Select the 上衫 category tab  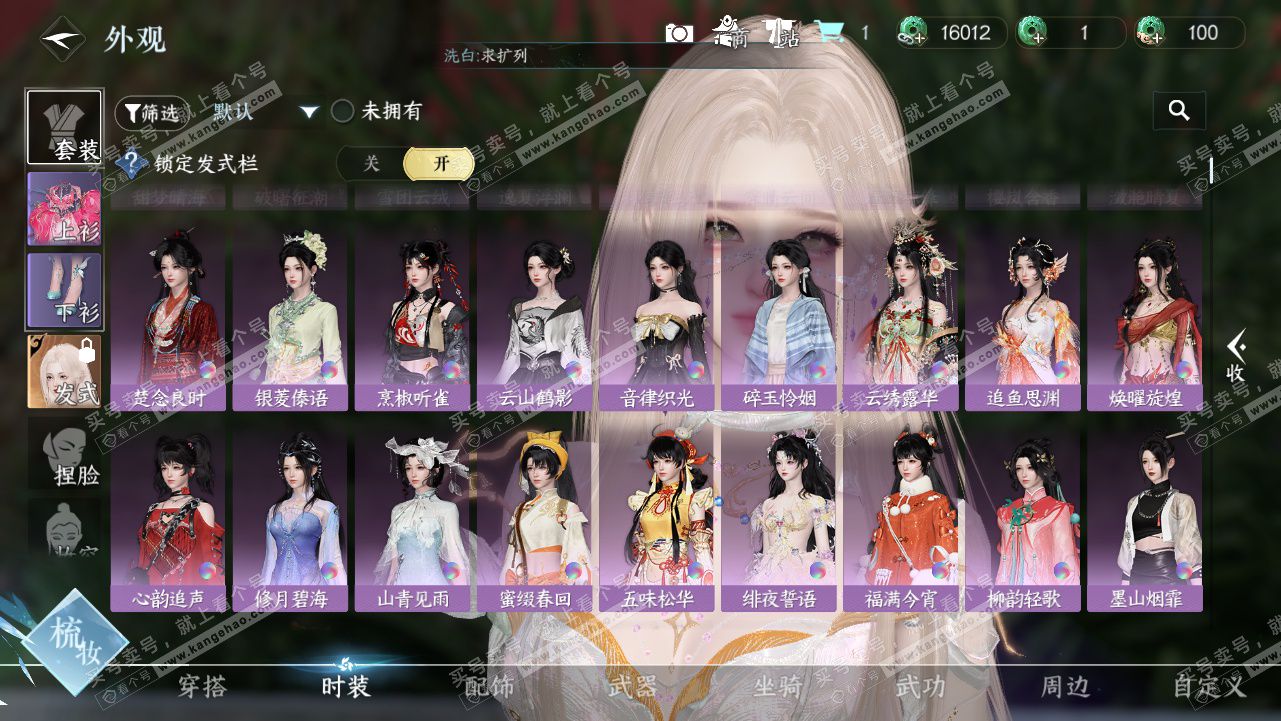click(64, 208)
